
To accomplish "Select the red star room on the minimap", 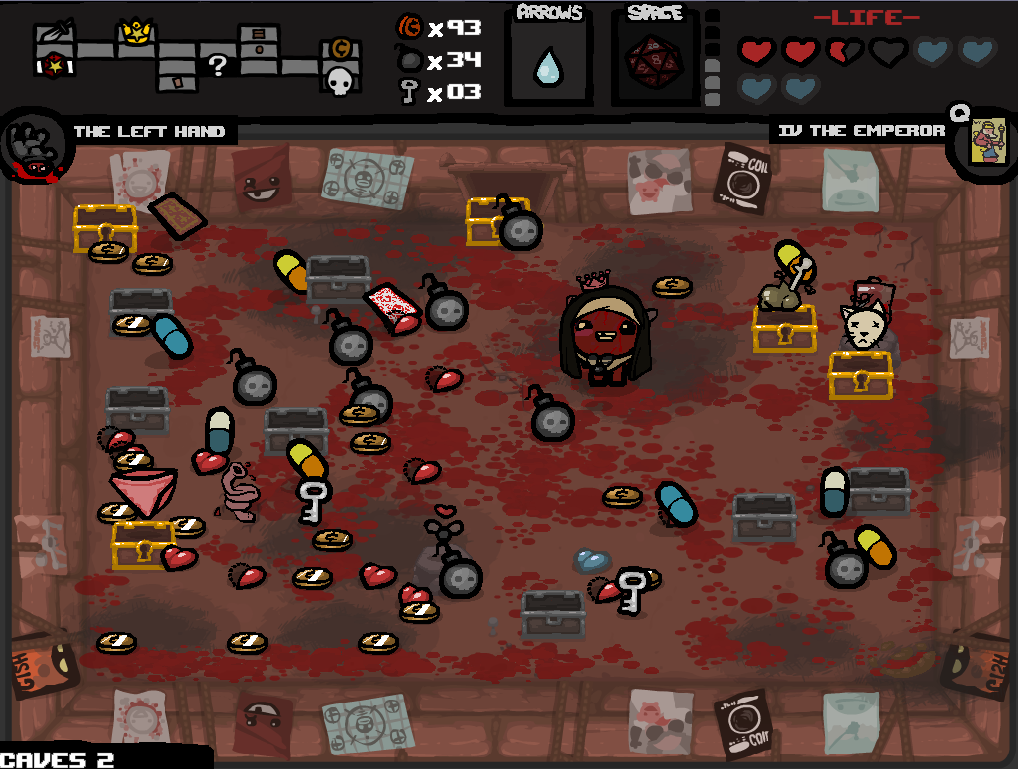I will (51, 64).
